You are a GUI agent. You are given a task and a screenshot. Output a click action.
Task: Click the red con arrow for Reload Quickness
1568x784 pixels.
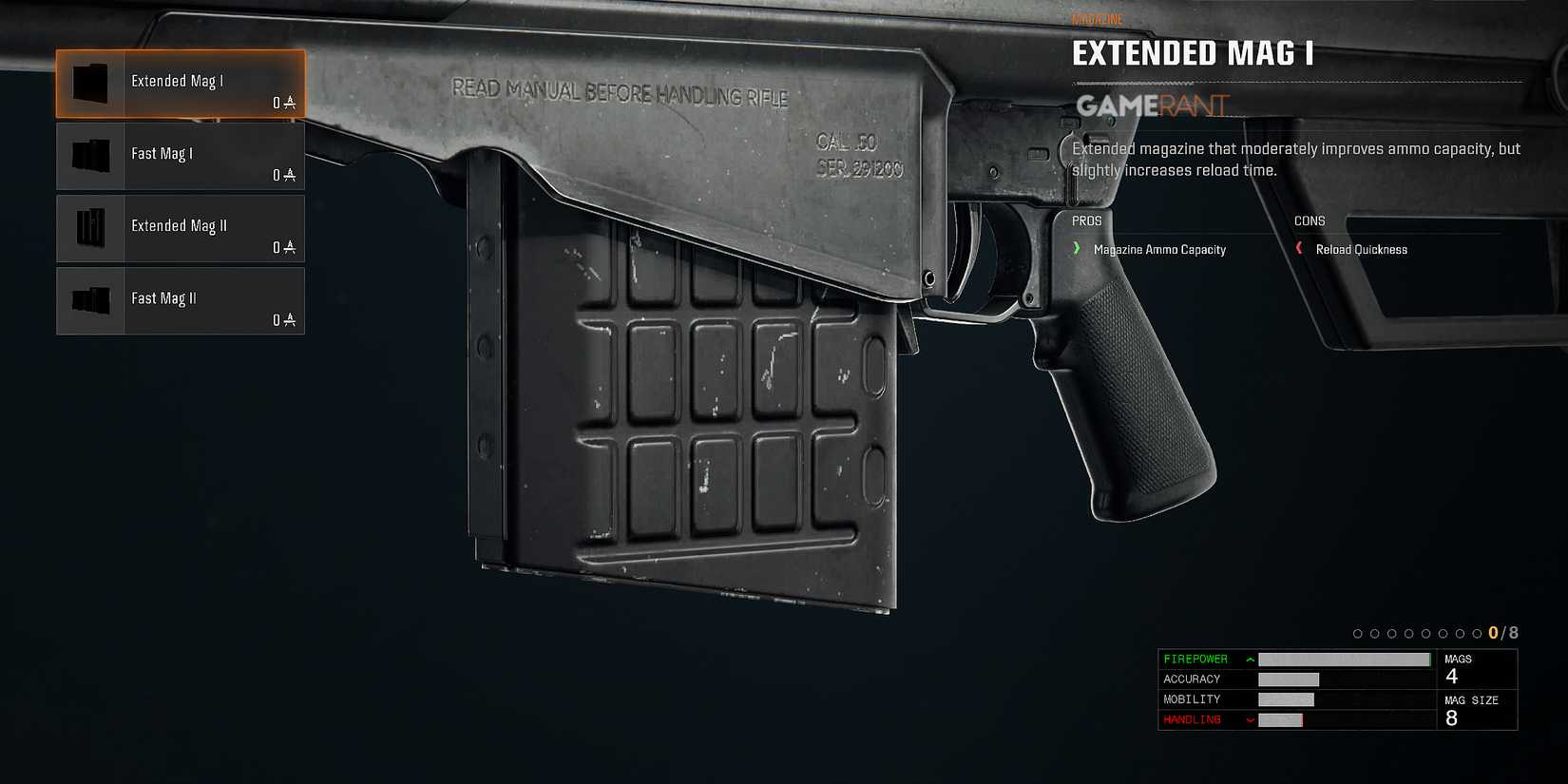pos(1301,248)
